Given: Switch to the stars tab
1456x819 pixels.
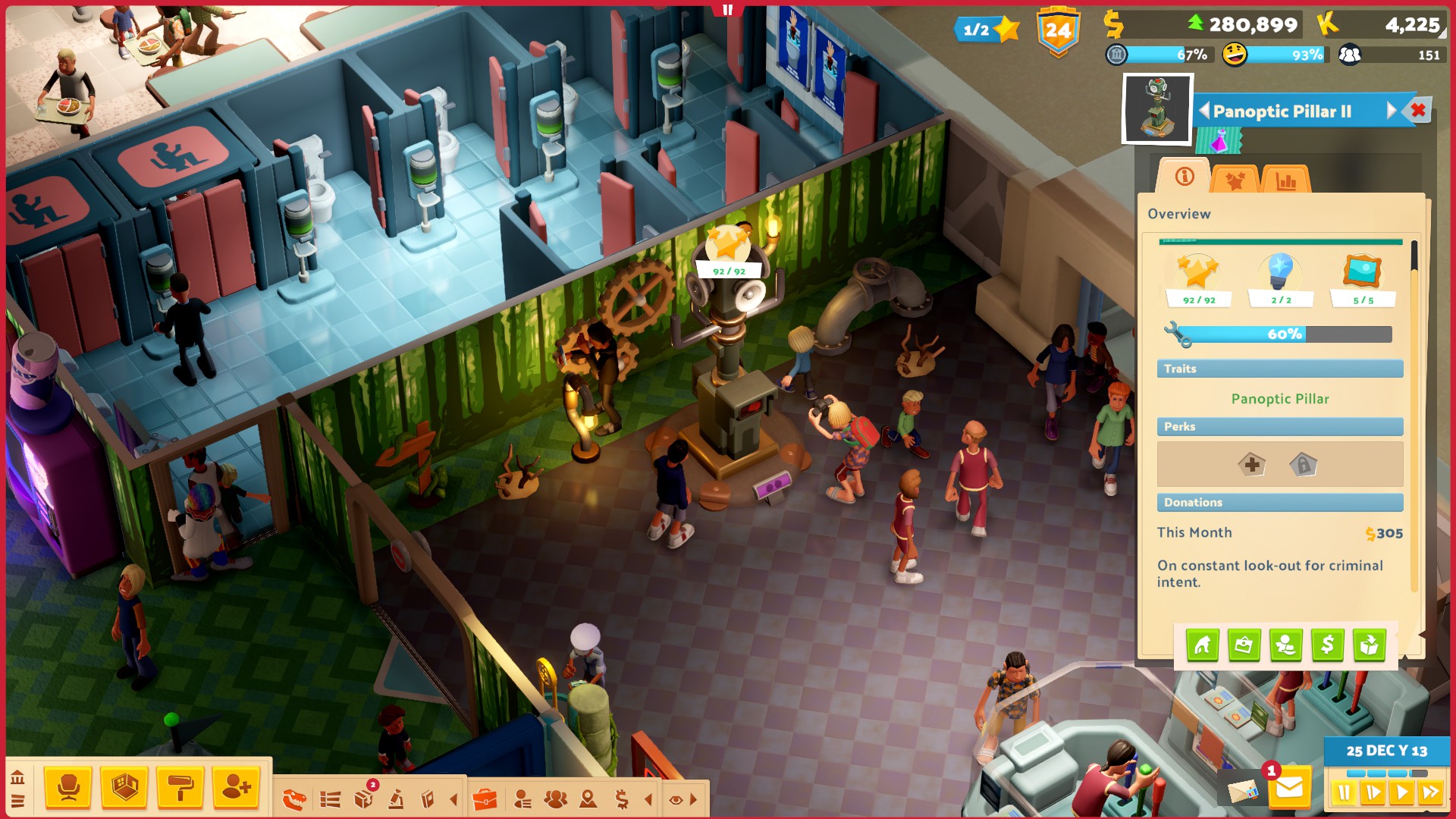Looking at the screenshot, I should point(1235,180).
